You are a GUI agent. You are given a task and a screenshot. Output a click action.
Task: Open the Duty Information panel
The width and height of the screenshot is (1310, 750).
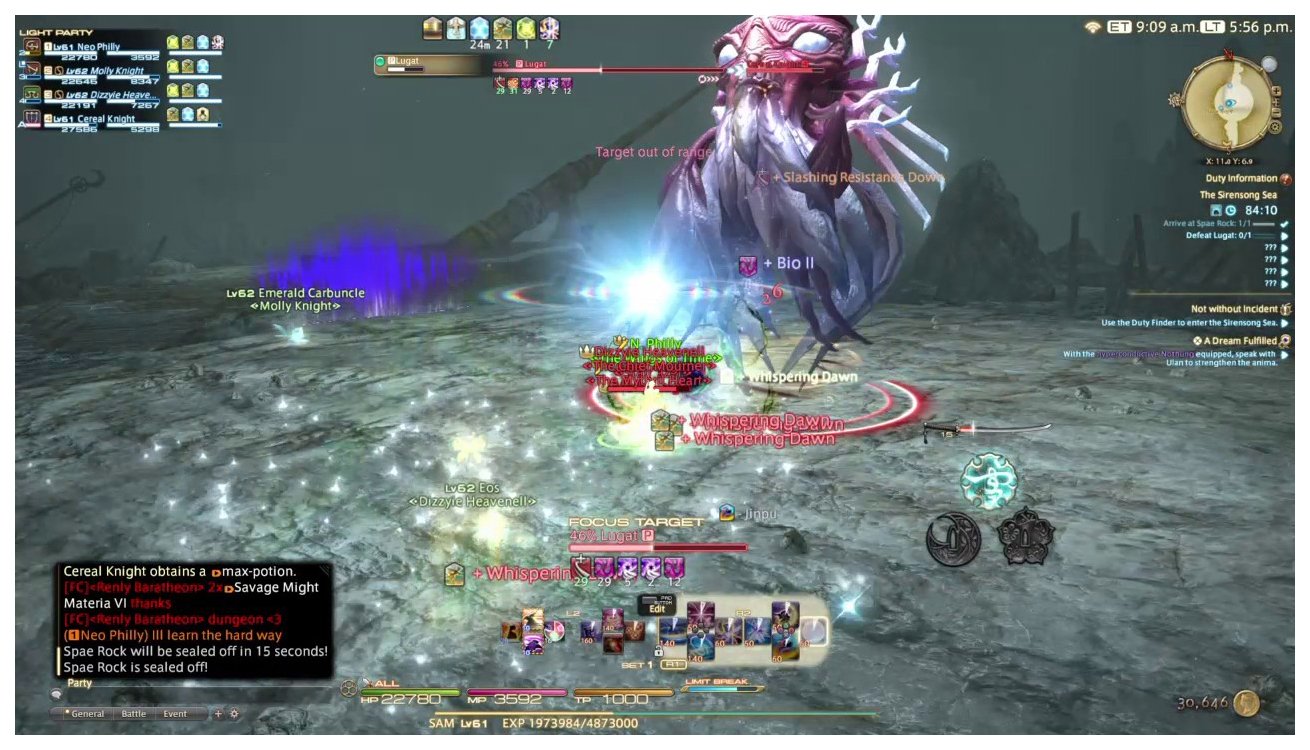1240,179
